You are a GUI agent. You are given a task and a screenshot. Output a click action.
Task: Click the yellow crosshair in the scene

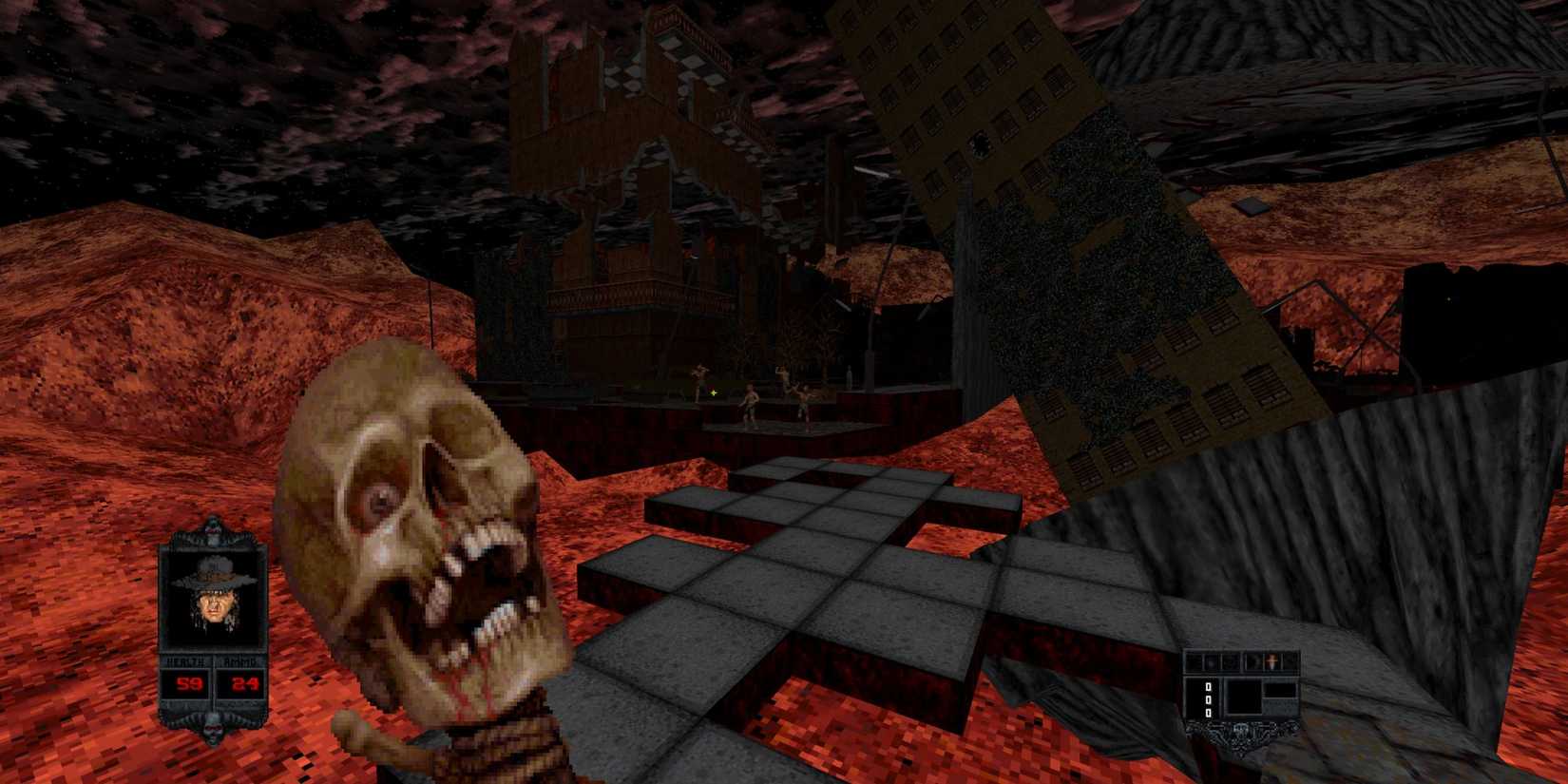[711, 392]
